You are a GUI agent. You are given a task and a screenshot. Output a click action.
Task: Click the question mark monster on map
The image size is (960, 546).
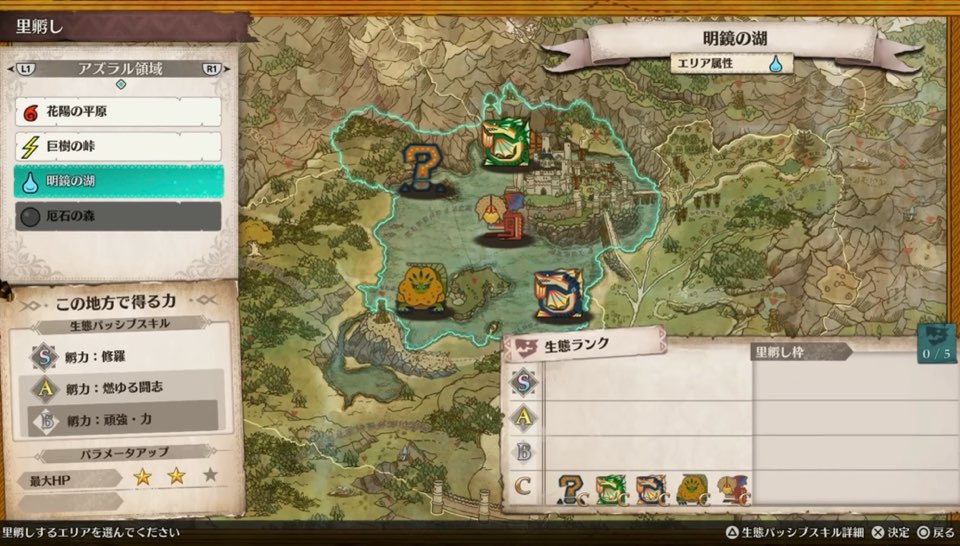point(424,167)
